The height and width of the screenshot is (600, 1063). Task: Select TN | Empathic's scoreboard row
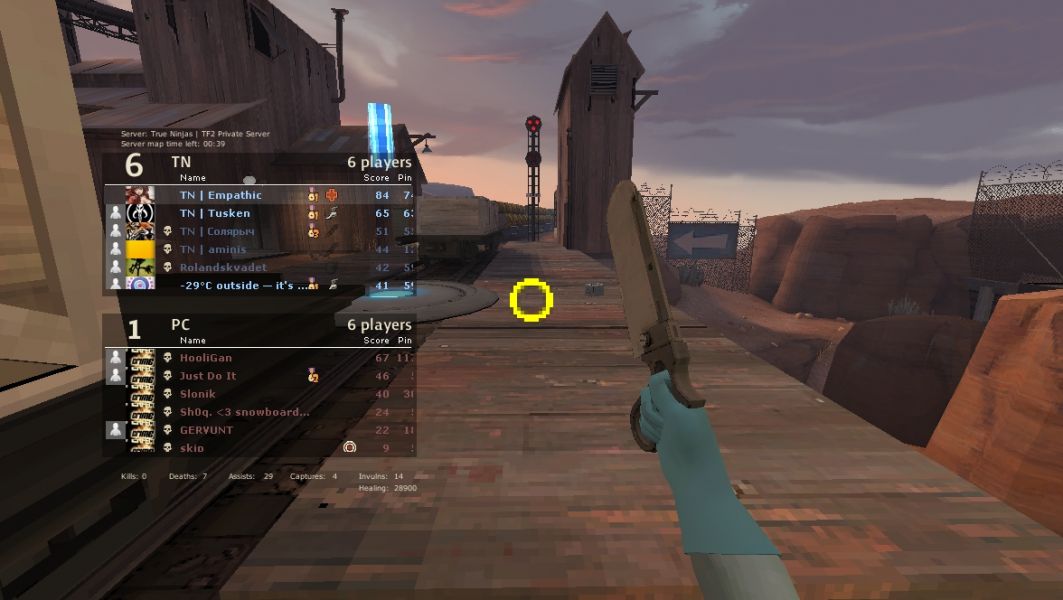(x=260, y=195)
